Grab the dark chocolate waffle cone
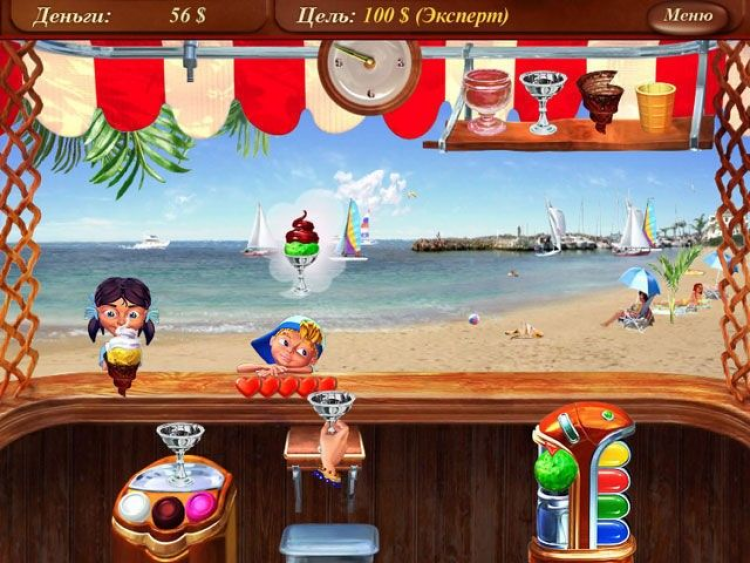This screenshot has width=750, height=563. [600, 98]
